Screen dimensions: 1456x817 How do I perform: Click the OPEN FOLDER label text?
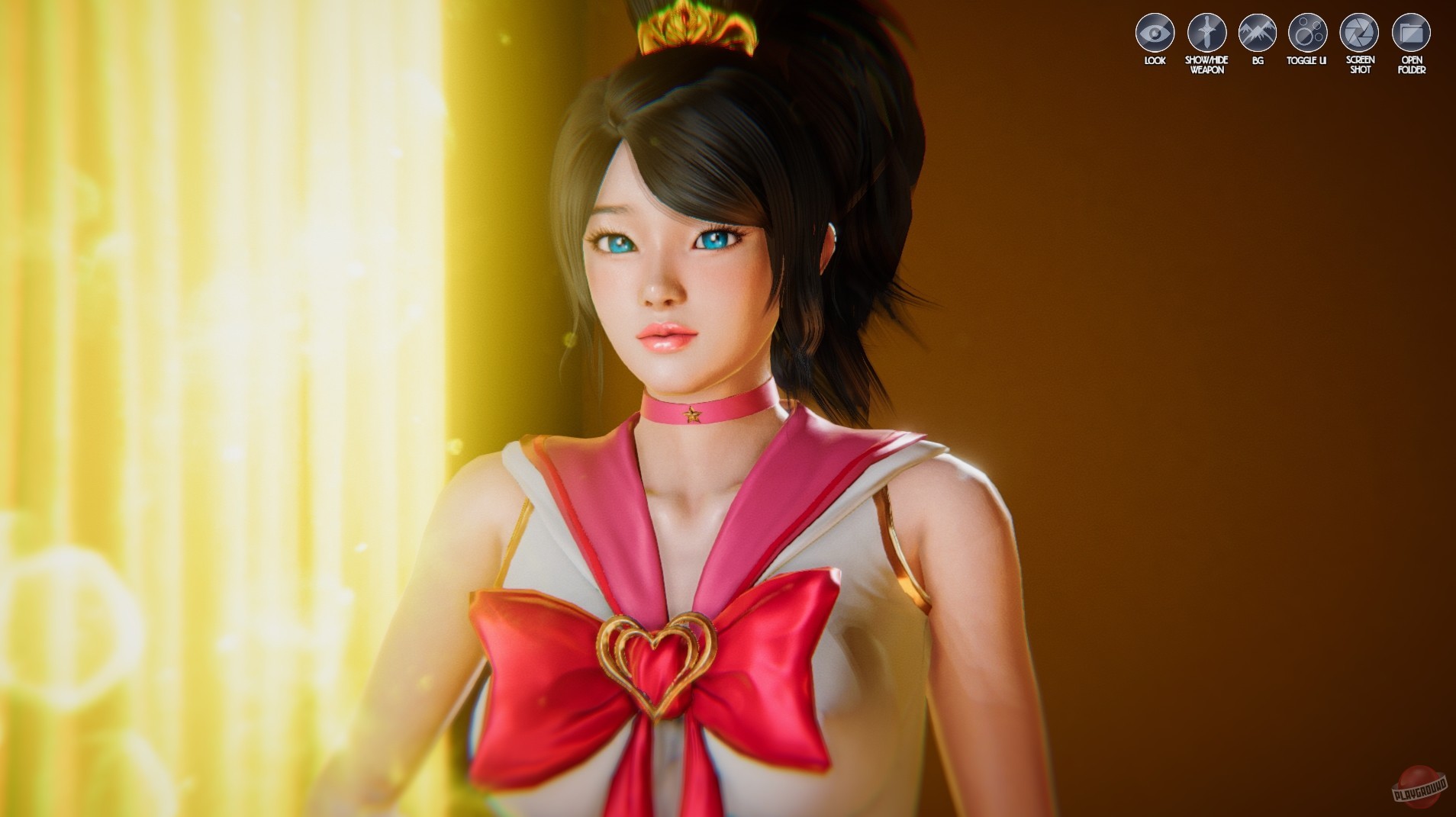point(1412,63)
